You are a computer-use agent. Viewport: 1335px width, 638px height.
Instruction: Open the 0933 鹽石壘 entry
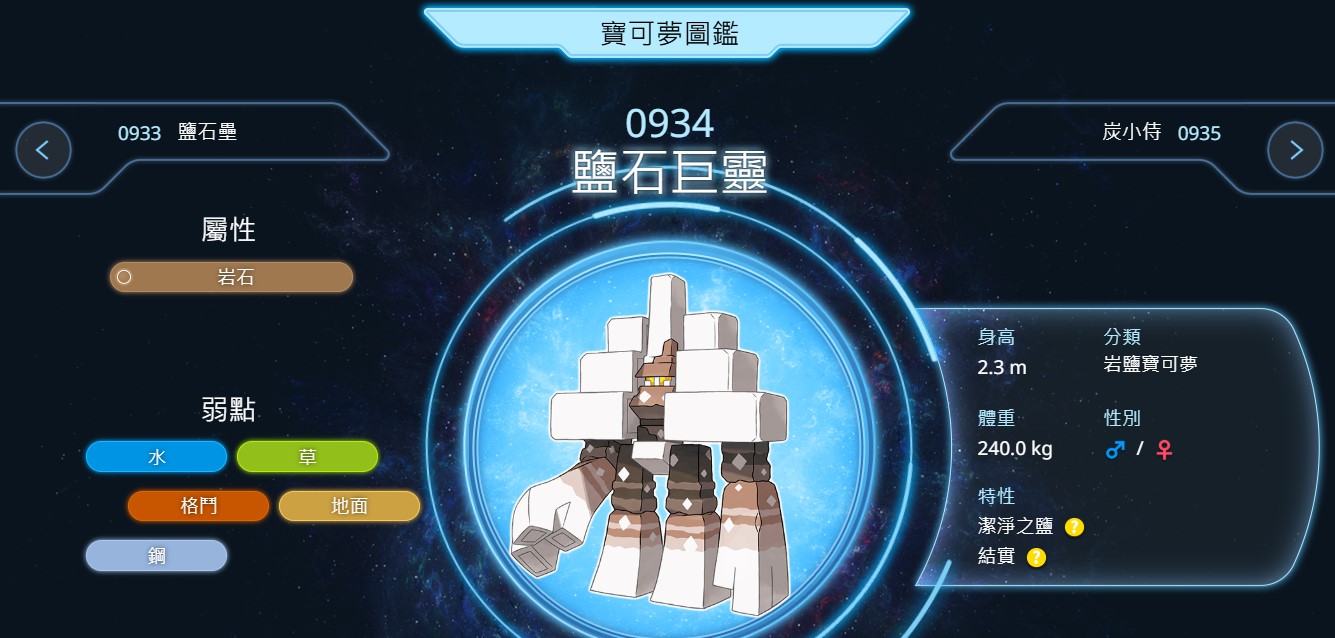point(177,132)
